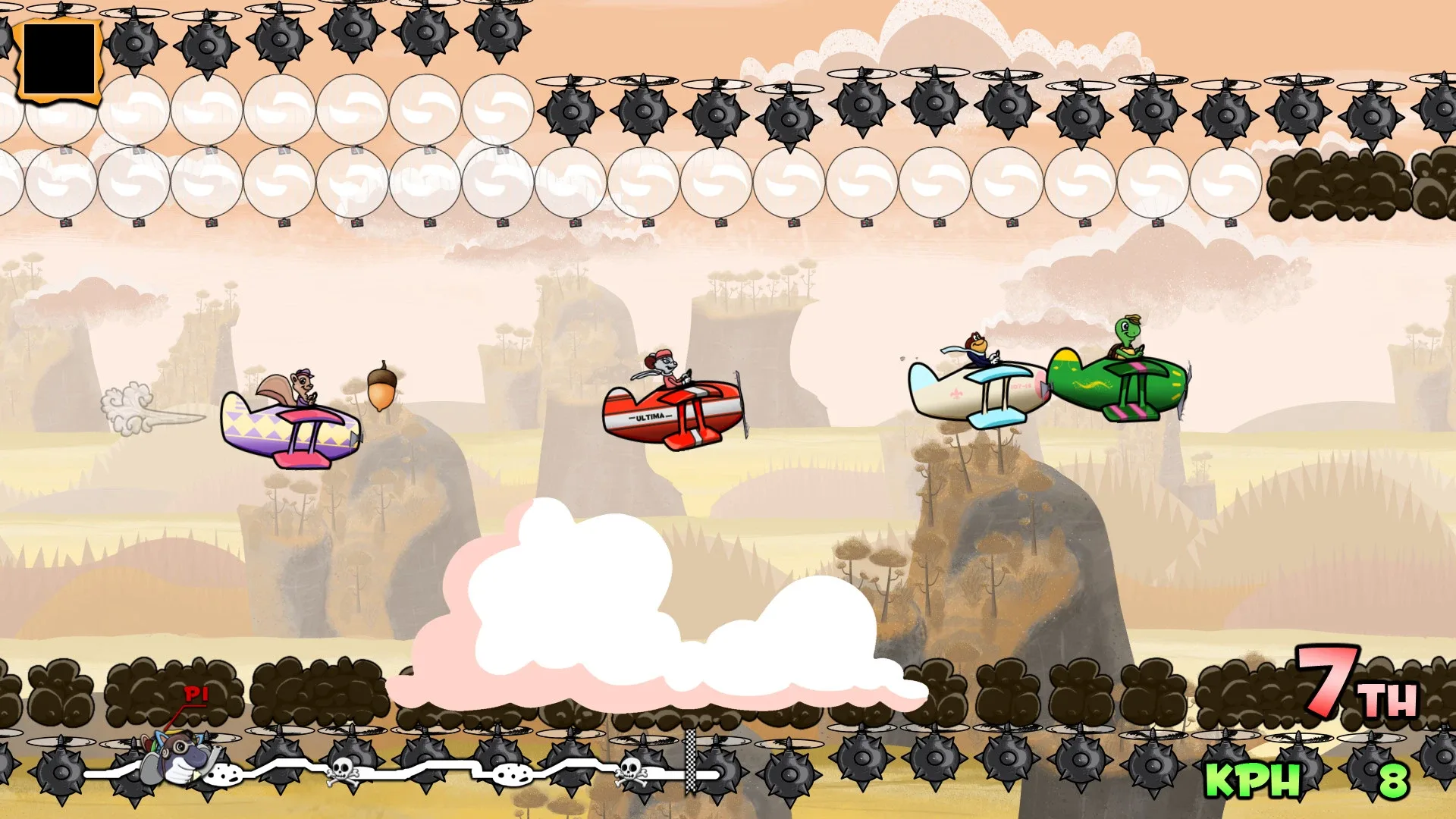The image size is (1456, 819).
Task: Click the red ULTIMA plane flown by the mouse
Action: tap(675, 413)
